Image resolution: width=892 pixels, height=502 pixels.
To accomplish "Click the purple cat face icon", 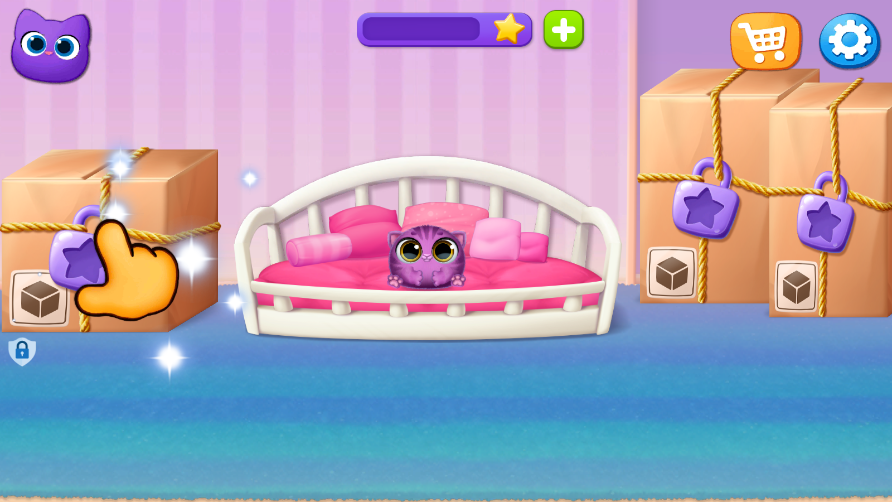I will [50, 46].
